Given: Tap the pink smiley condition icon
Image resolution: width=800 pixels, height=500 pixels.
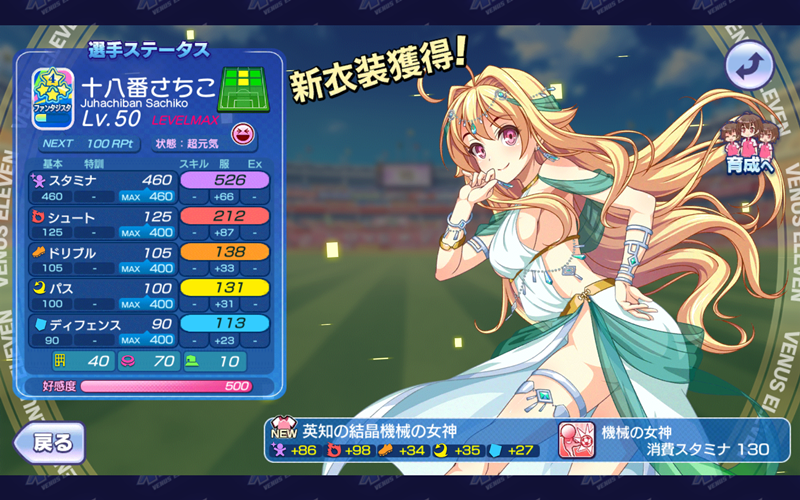Looking at the screenshot, I should coord(242,135).
